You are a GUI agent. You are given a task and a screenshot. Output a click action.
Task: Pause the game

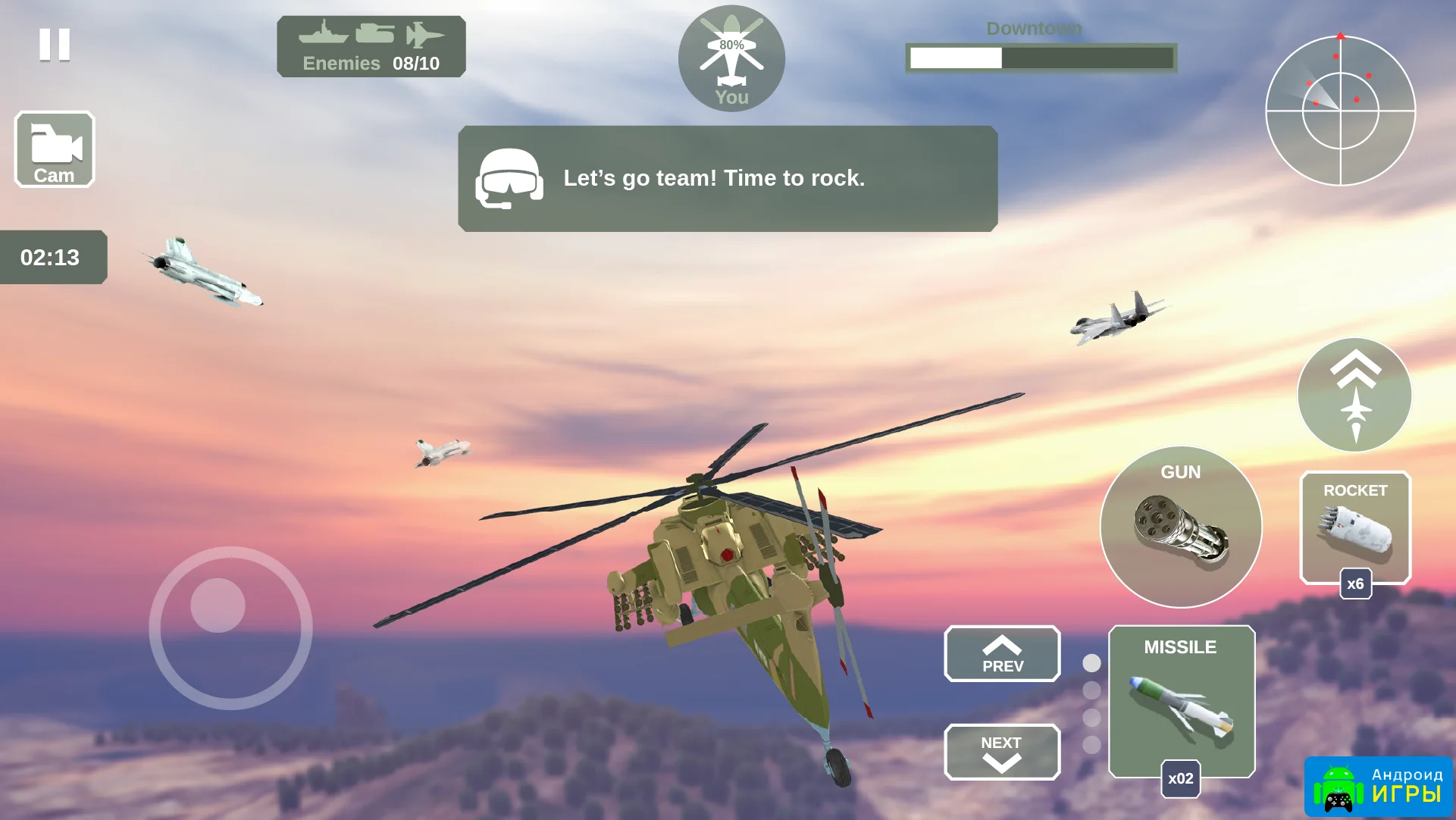pyautogui.click(x=55, y=45)
